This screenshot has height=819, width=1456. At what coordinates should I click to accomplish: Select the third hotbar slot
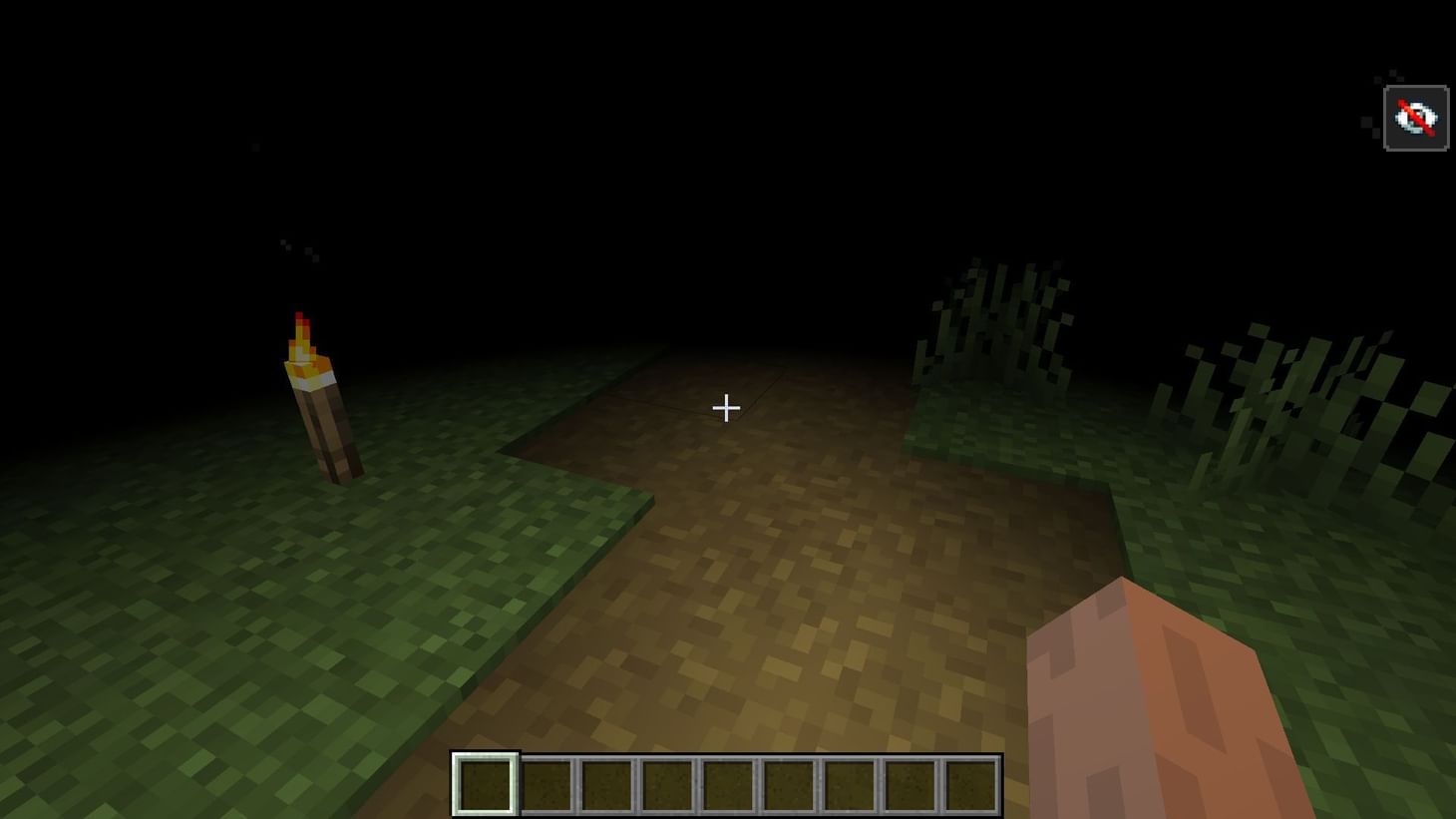click(x=605, y=783)
